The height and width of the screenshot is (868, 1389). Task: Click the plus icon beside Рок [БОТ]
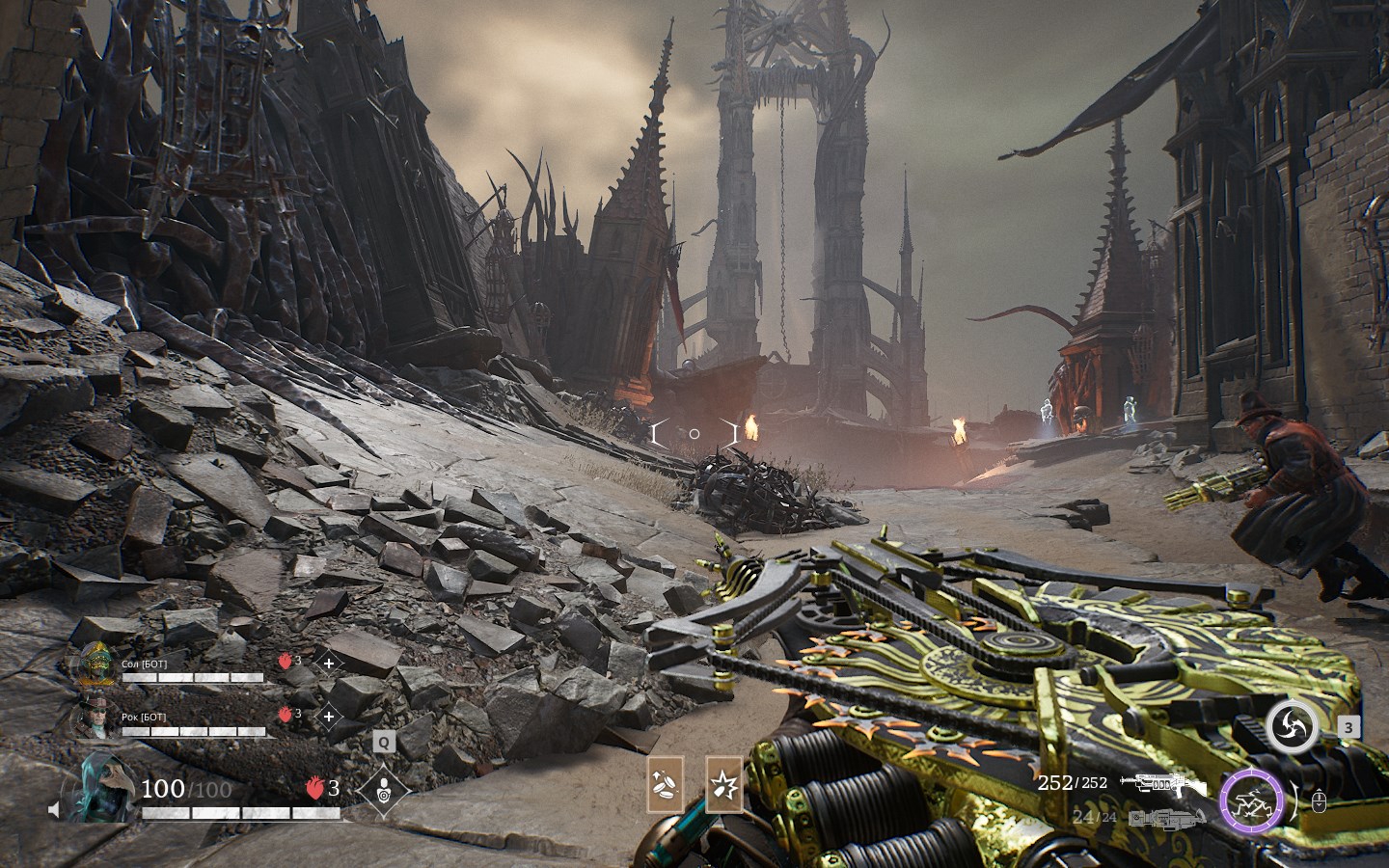[329, 716]
